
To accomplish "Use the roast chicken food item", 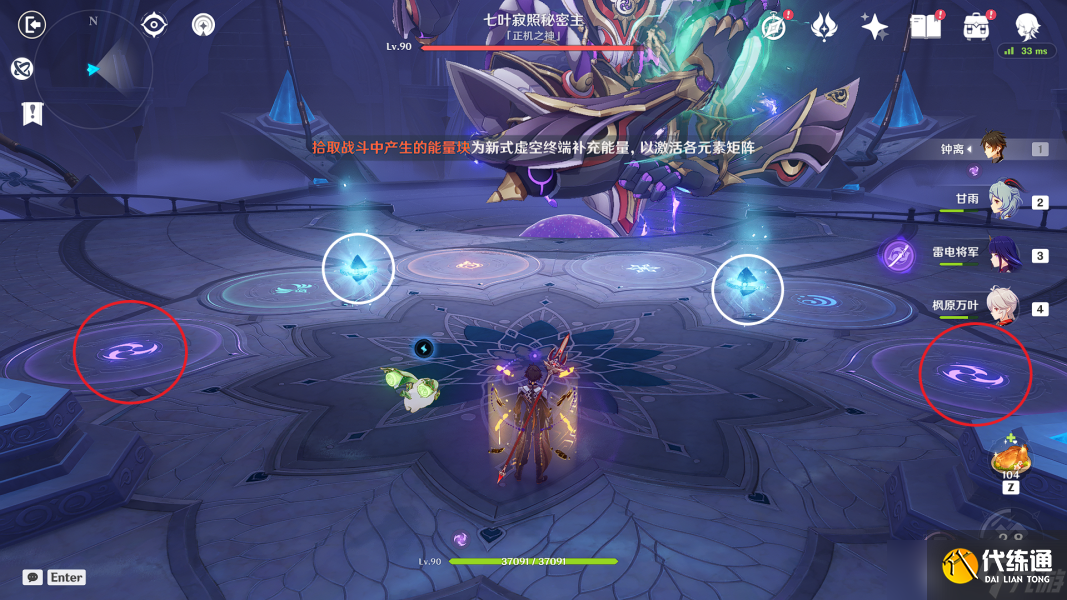I will click(x=1009, y=461).
